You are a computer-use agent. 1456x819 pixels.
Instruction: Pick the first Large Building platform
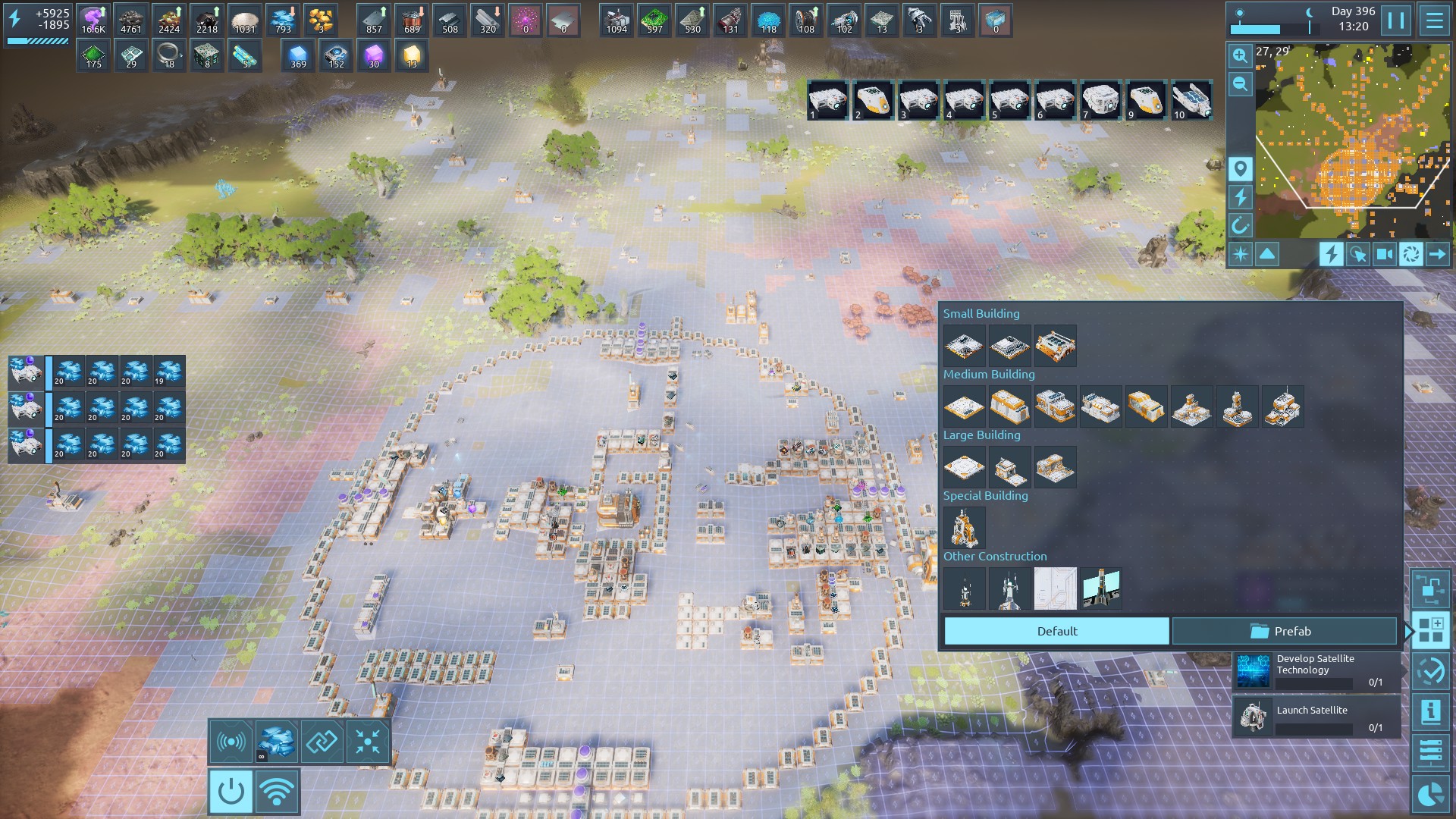point(964,467)
